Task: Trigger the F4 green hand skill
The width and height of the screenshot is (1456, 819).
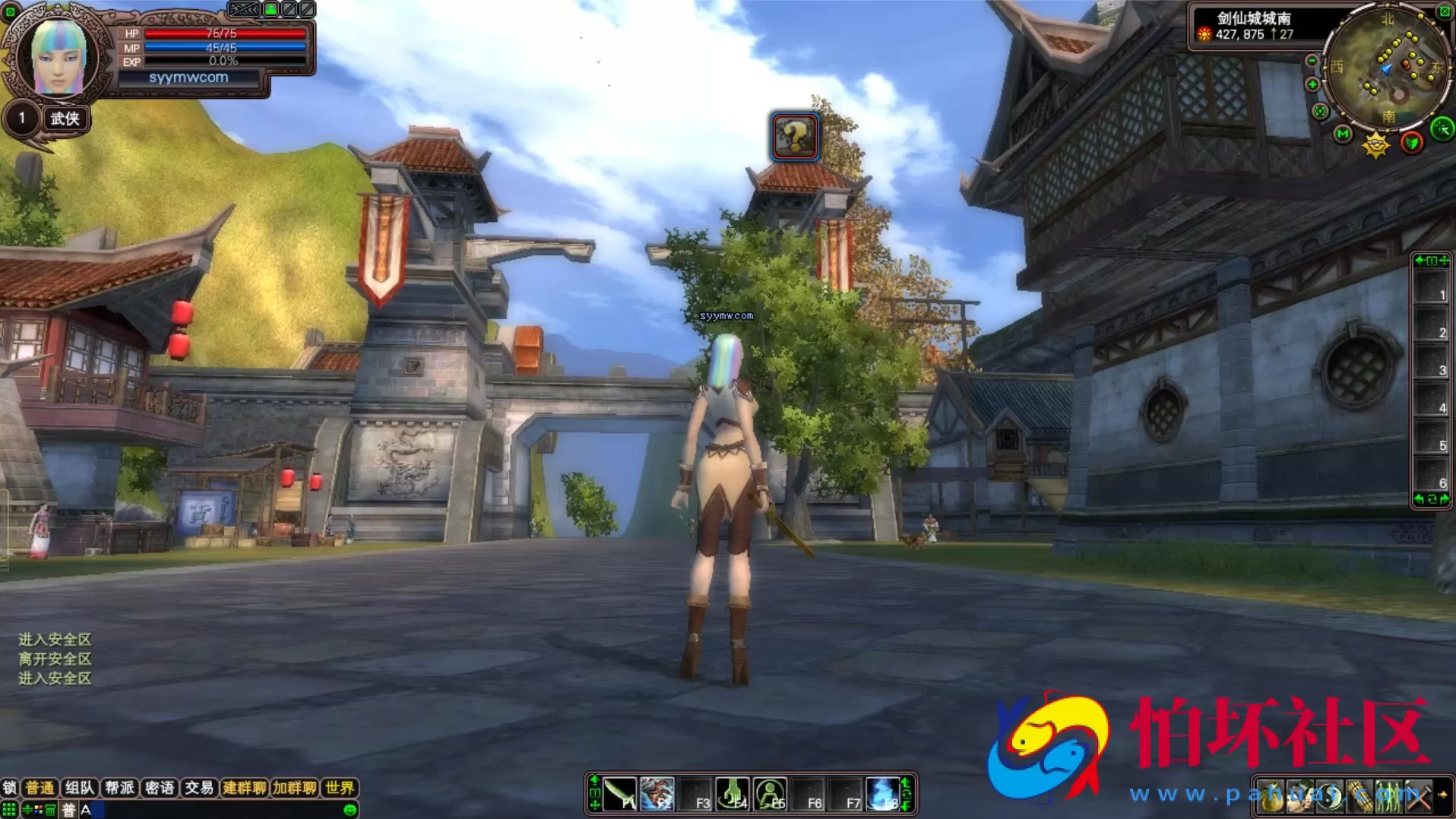Action: point(733,794)
